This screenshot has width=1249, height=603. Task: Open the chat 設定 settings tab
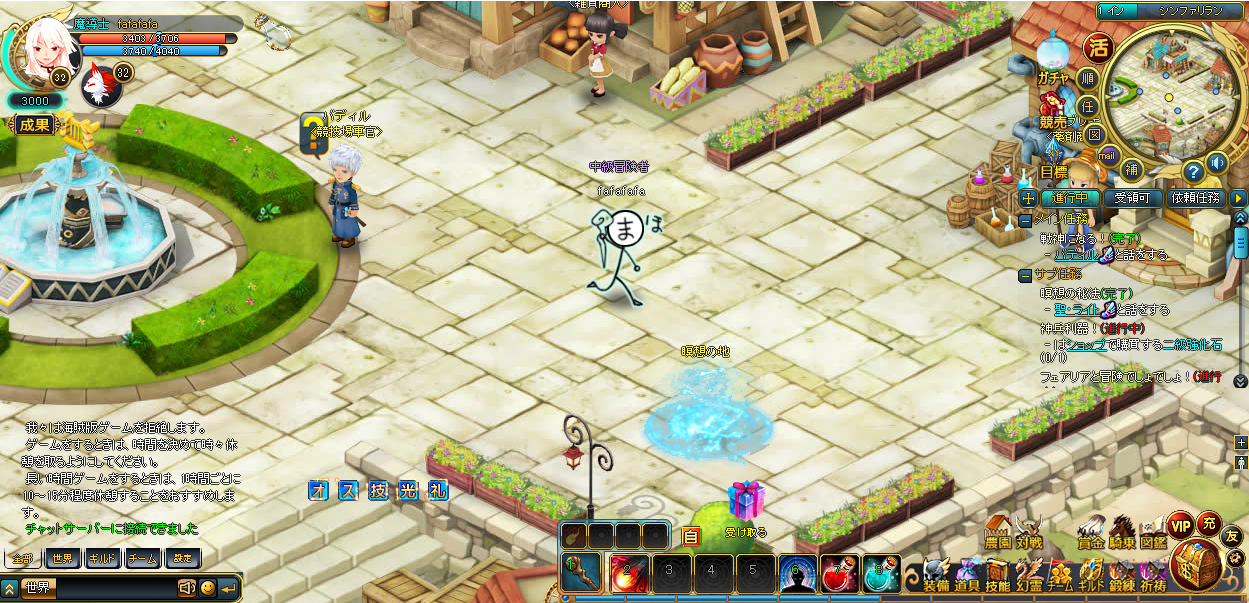[181, 558]
